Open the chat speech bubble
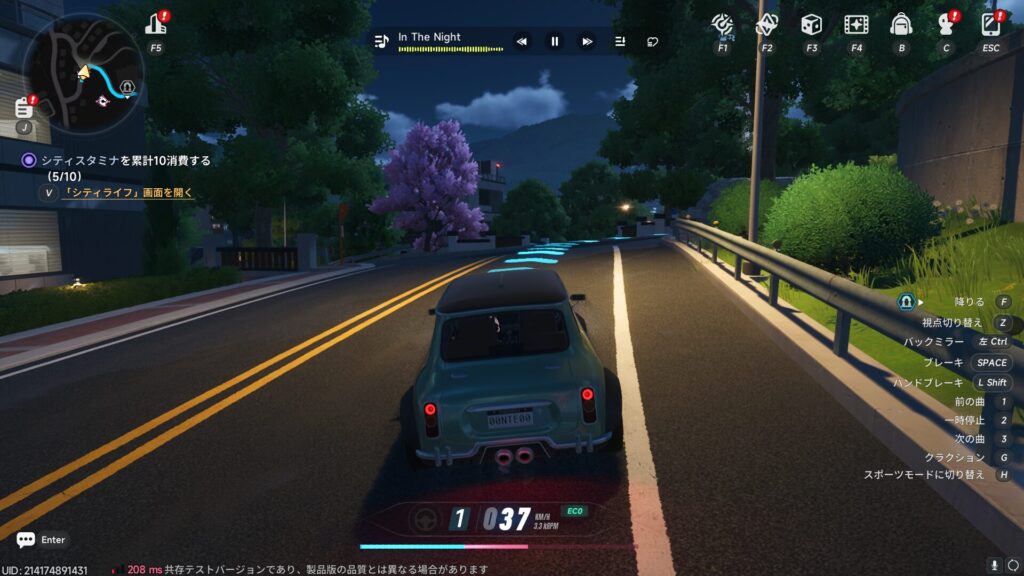This screenshot has height=576, width=1024. [x=26, y=539]
